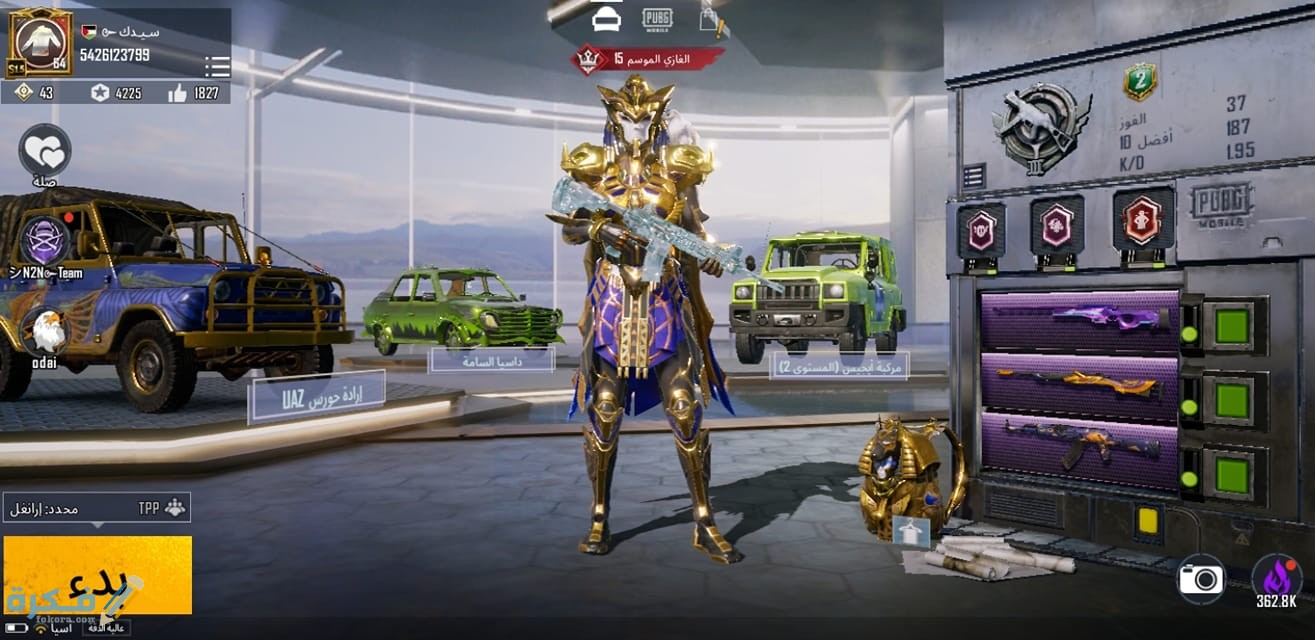Select the odai eagle avatar
This screenshot has height=640, width=1315.
44,331
